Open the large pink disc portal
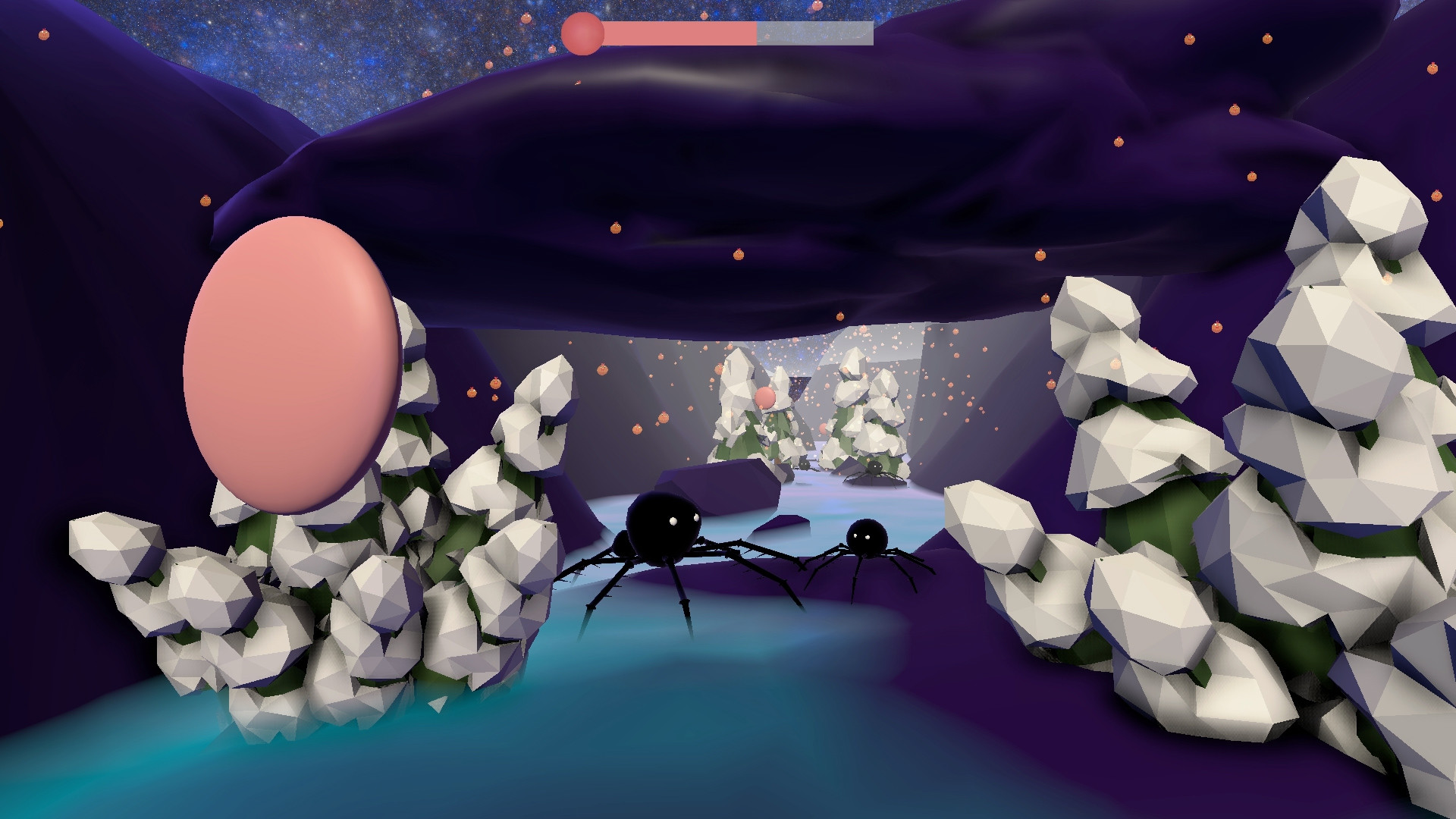Image resolution: width=1456 pixels, height=819 pixels. click(x=292, y=364)
